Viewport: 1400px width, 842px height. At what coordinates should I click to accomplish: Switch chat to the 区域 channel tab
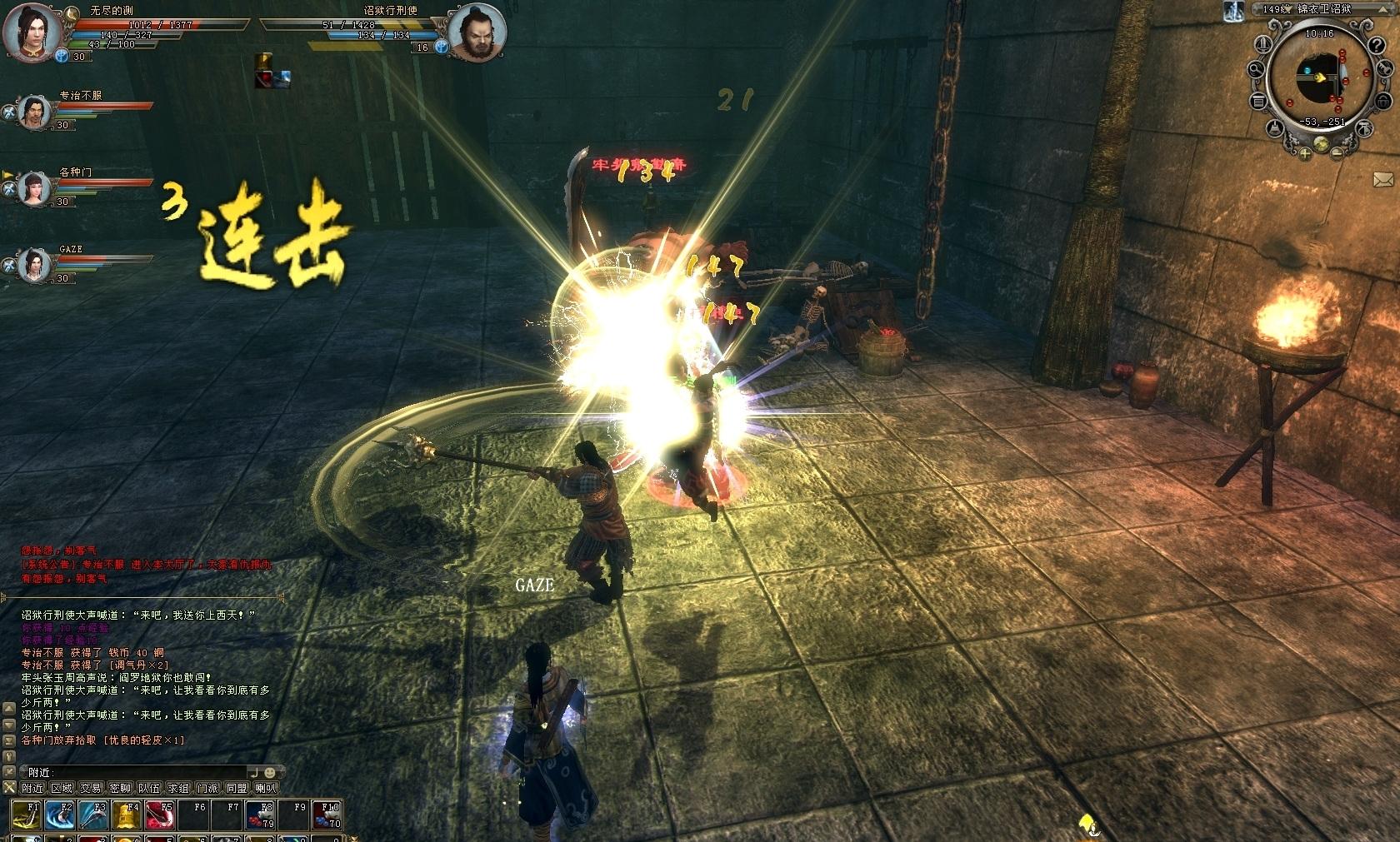[x=62, y=788]
